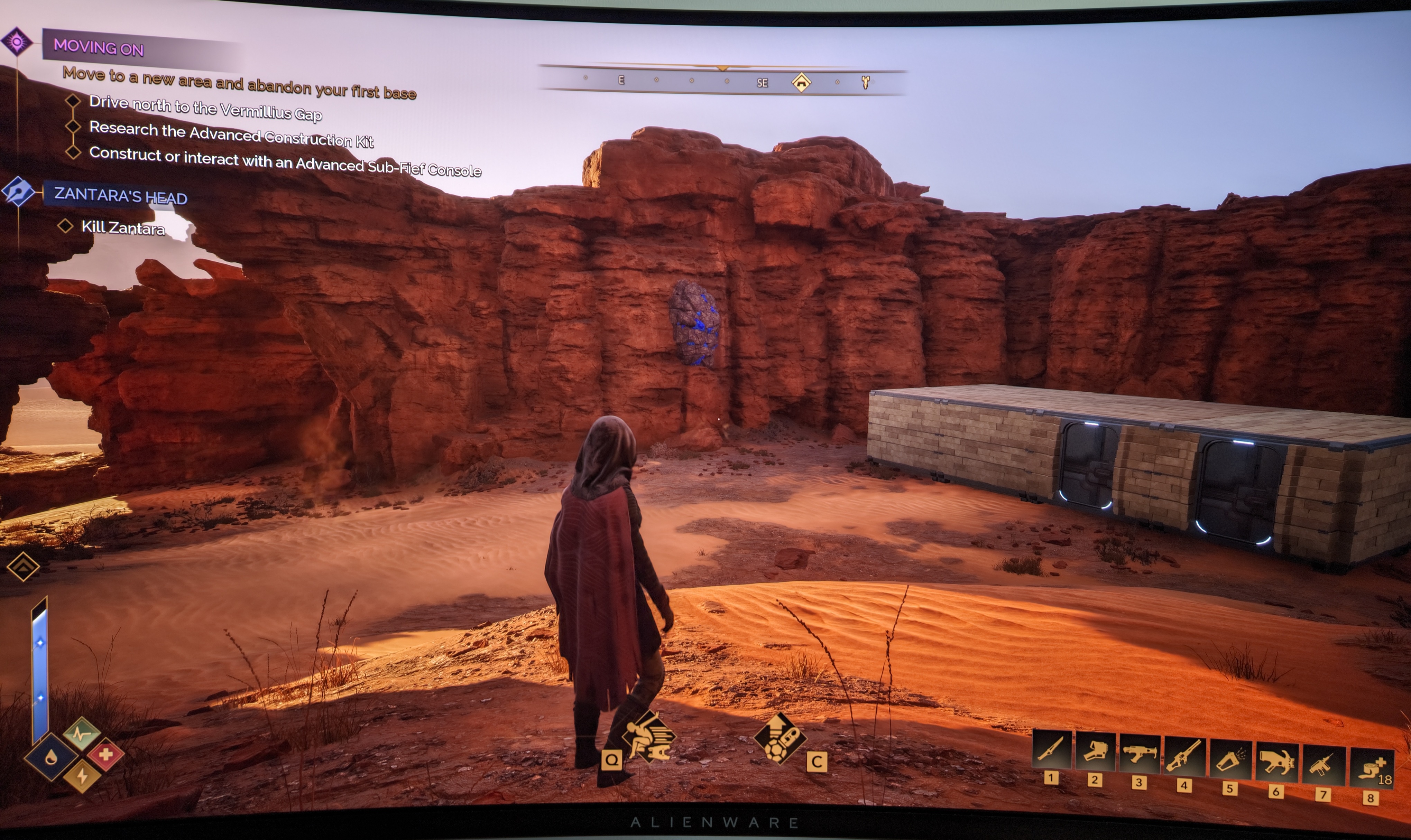The image size is (1411, 840).
Task: Select the Advanced Construction Kit research objective
Action: pyautogui.click(x=231, y=134)
